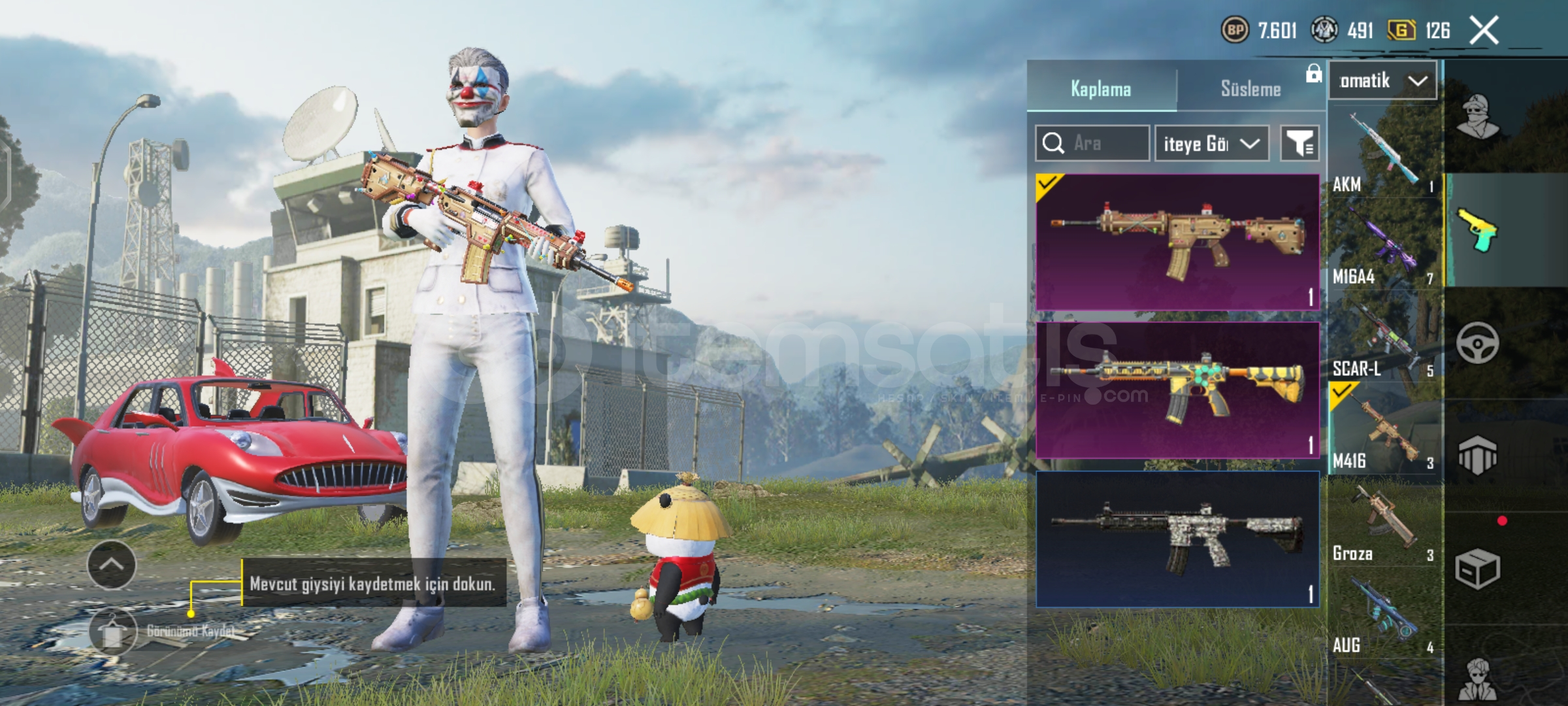Click the Ara search field
This screenshot has height=706, width=1568.
pyautogui.click(x=1092, y=143)
